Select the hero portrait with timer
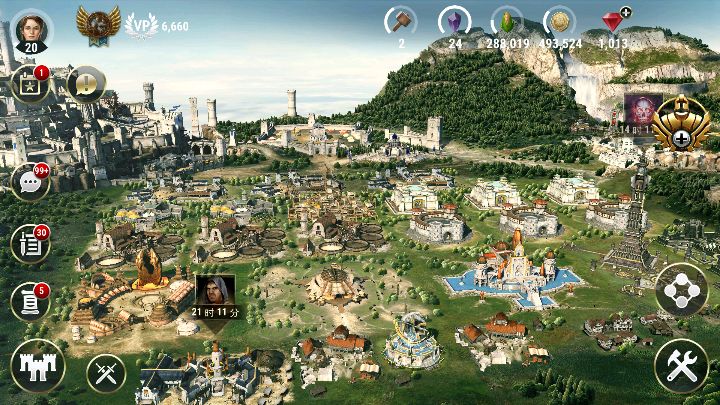This screenshot has height=405, width=720. pos(214,293)
